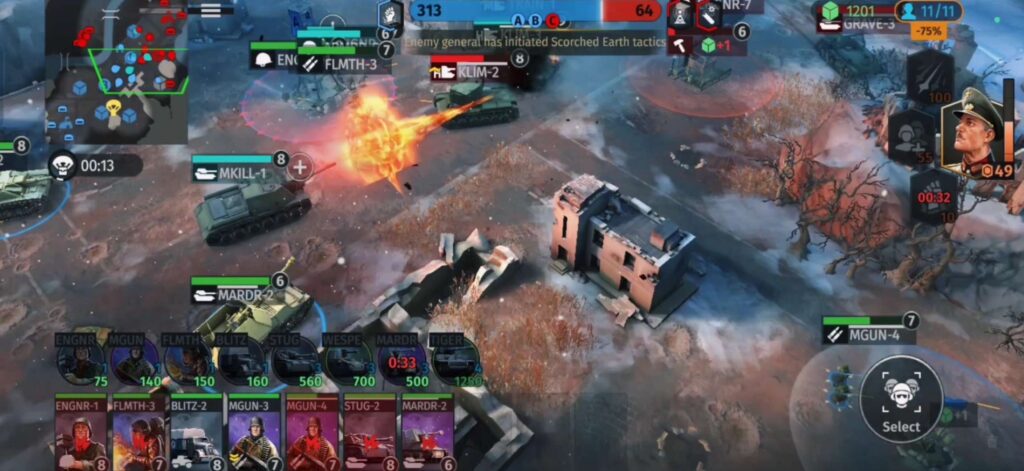
Task: Select the FLMTH-3 unit card
Action: [139, 433]
